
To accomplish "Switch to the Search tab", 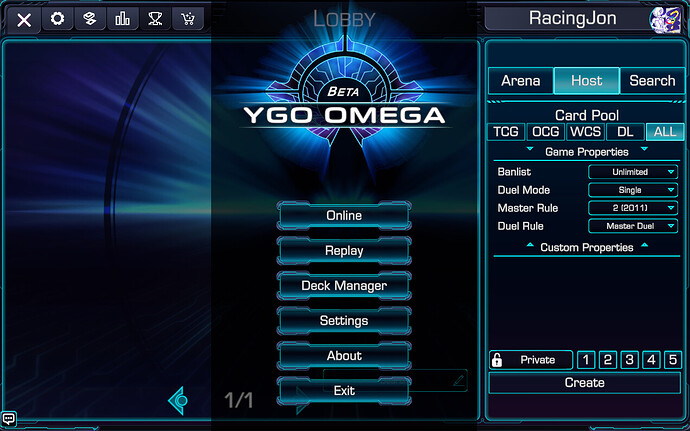I will pos(652,81).
